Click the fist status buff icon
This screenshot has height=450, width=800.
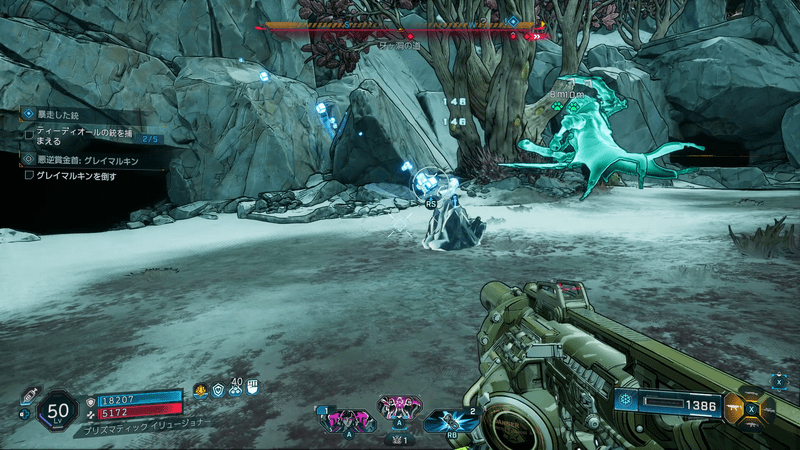click(252, 387)
